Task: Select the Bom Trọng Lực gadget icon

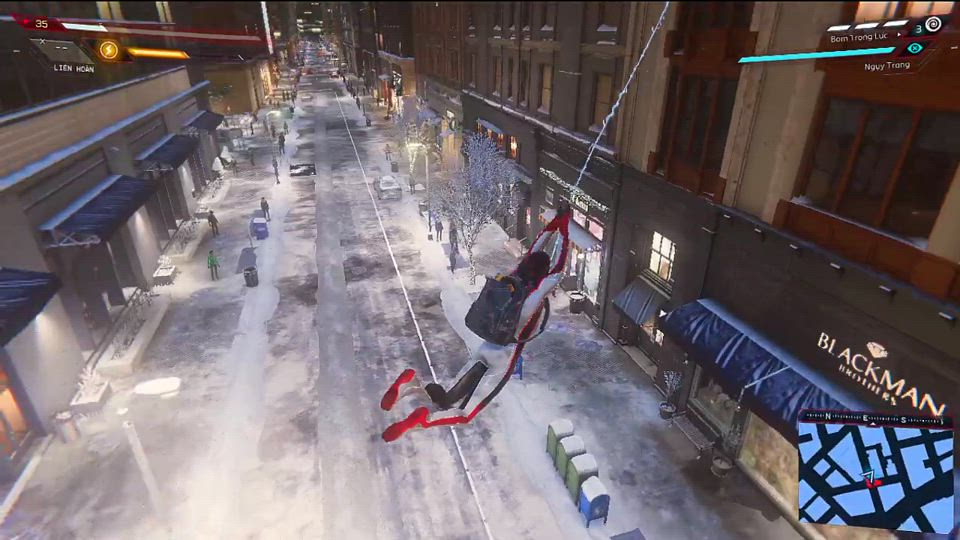Action: 932,24
